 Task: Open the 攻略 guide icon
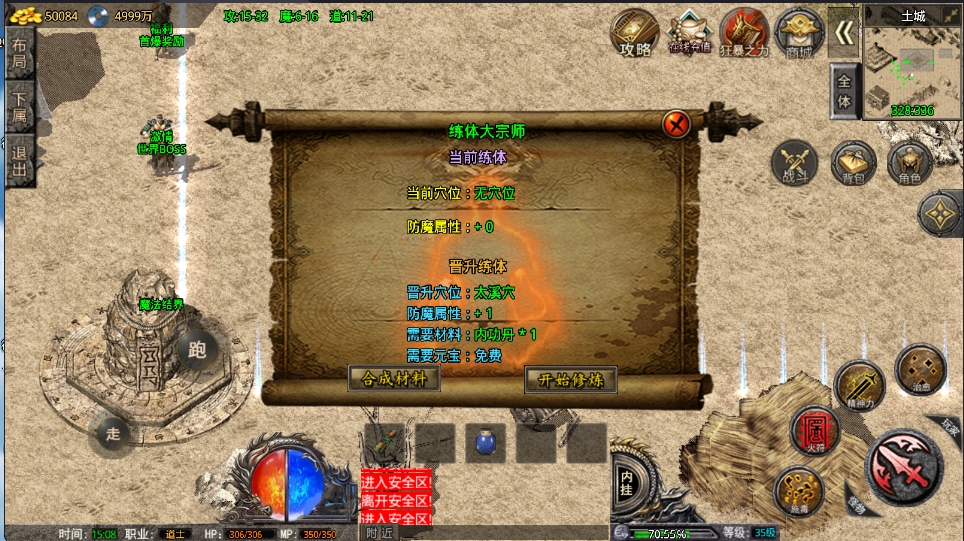(x=635, y=34)
